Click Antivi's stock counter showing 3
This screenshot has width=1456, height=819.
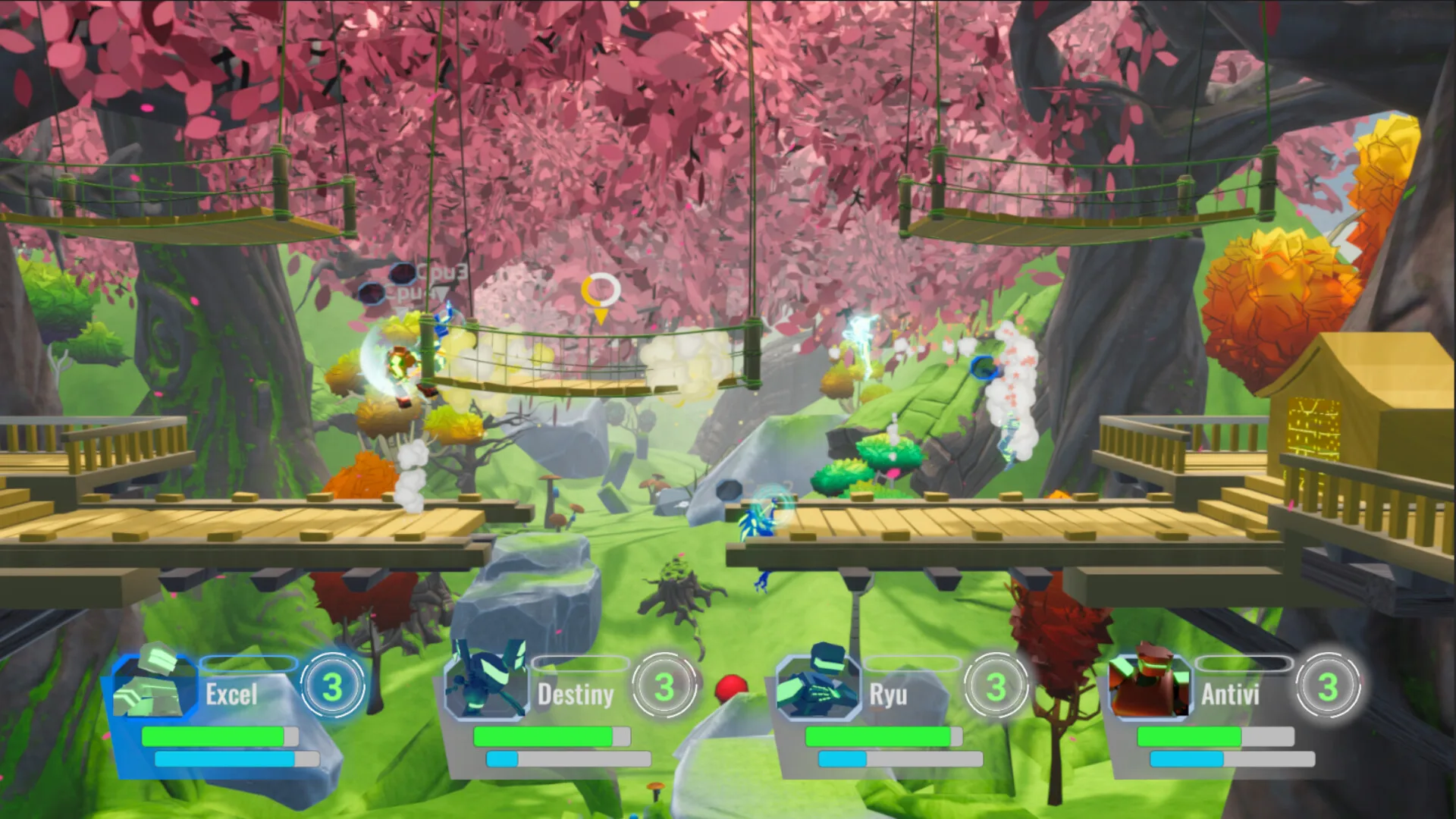[1329, 687]
